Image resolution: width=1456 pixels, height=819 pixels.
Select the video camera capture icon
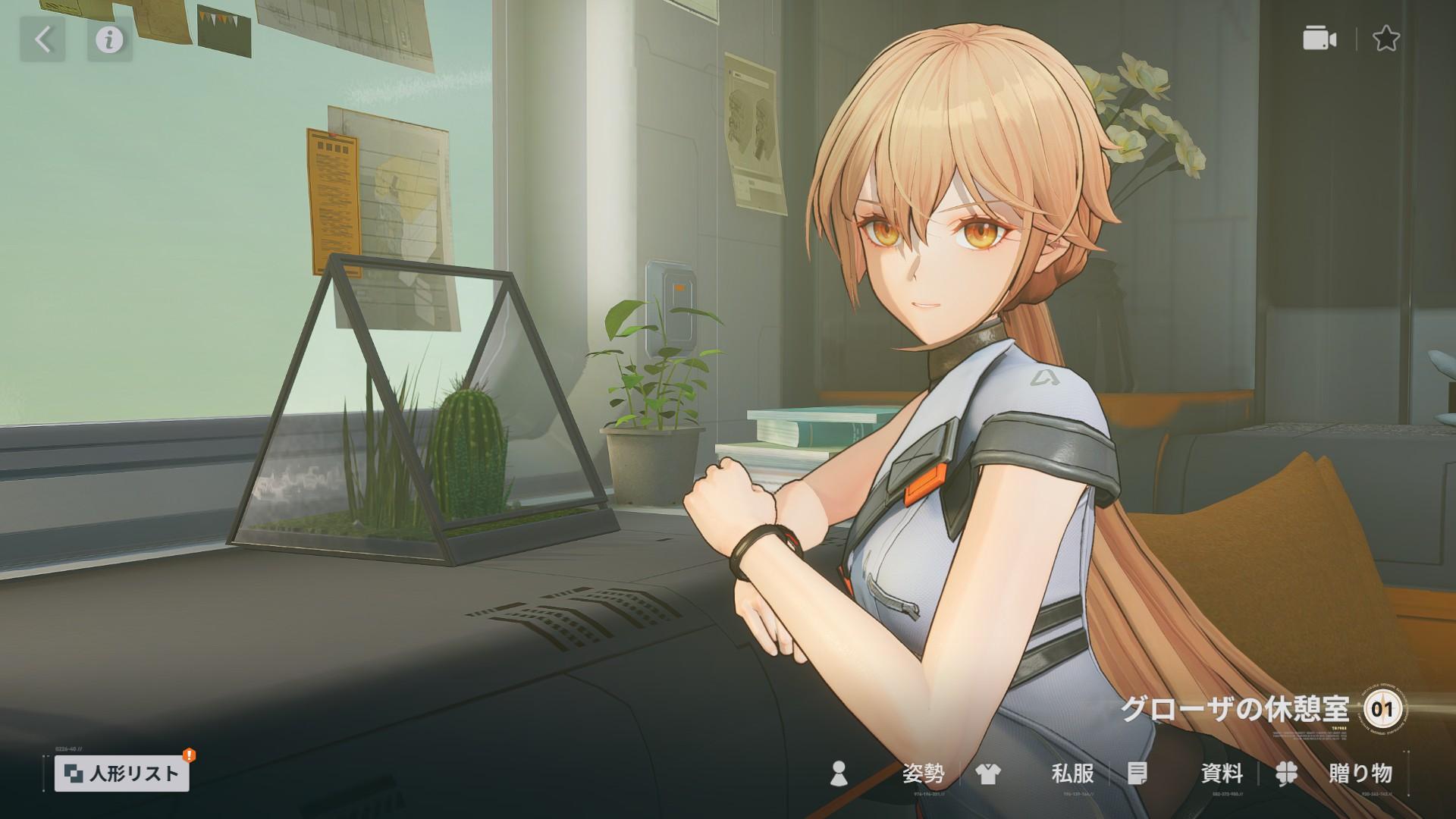(x=1319, y=39)
